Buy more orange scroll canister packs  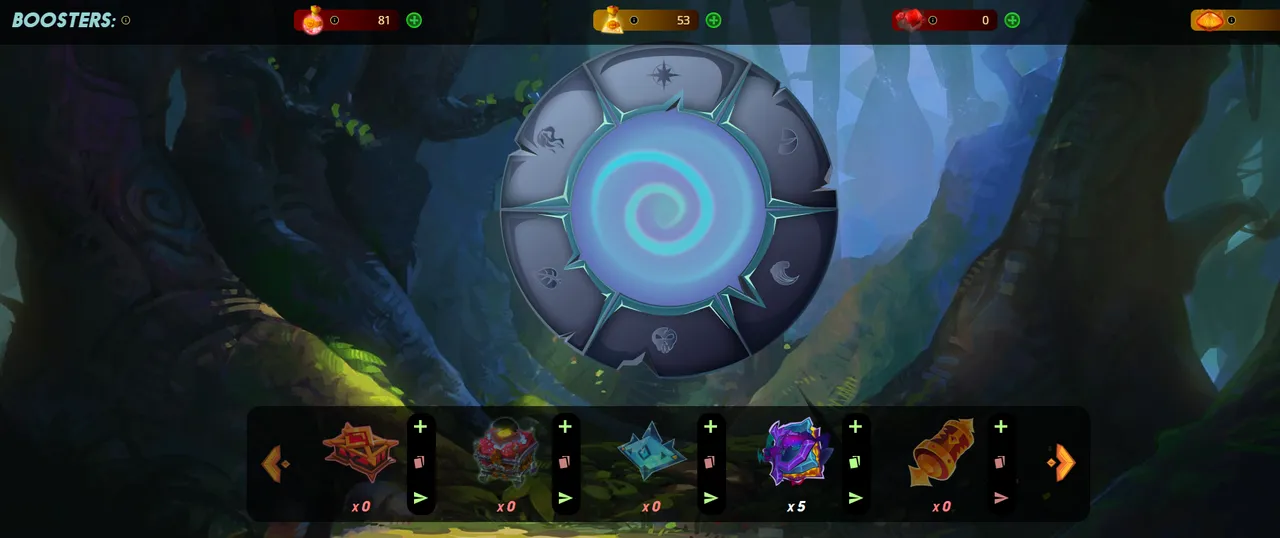pos(1000,427)
